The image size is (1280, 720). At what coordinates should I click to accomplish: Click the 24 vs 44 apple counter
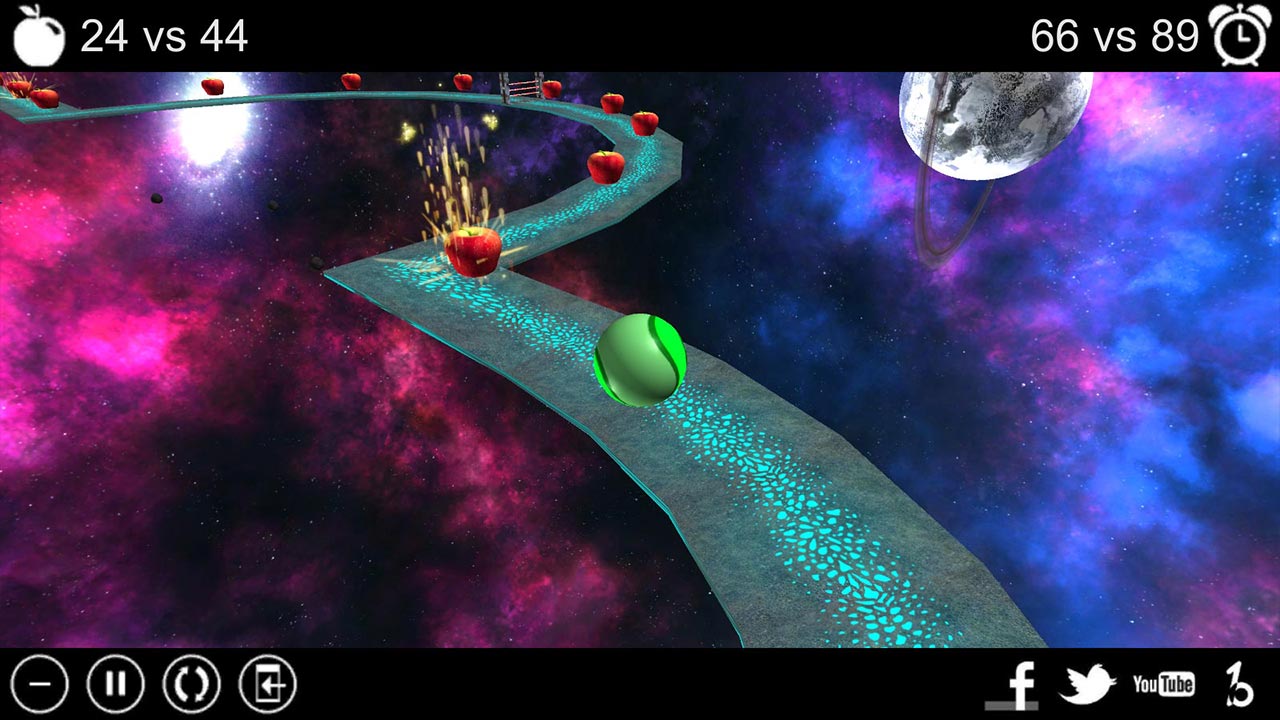click(164, 36)
